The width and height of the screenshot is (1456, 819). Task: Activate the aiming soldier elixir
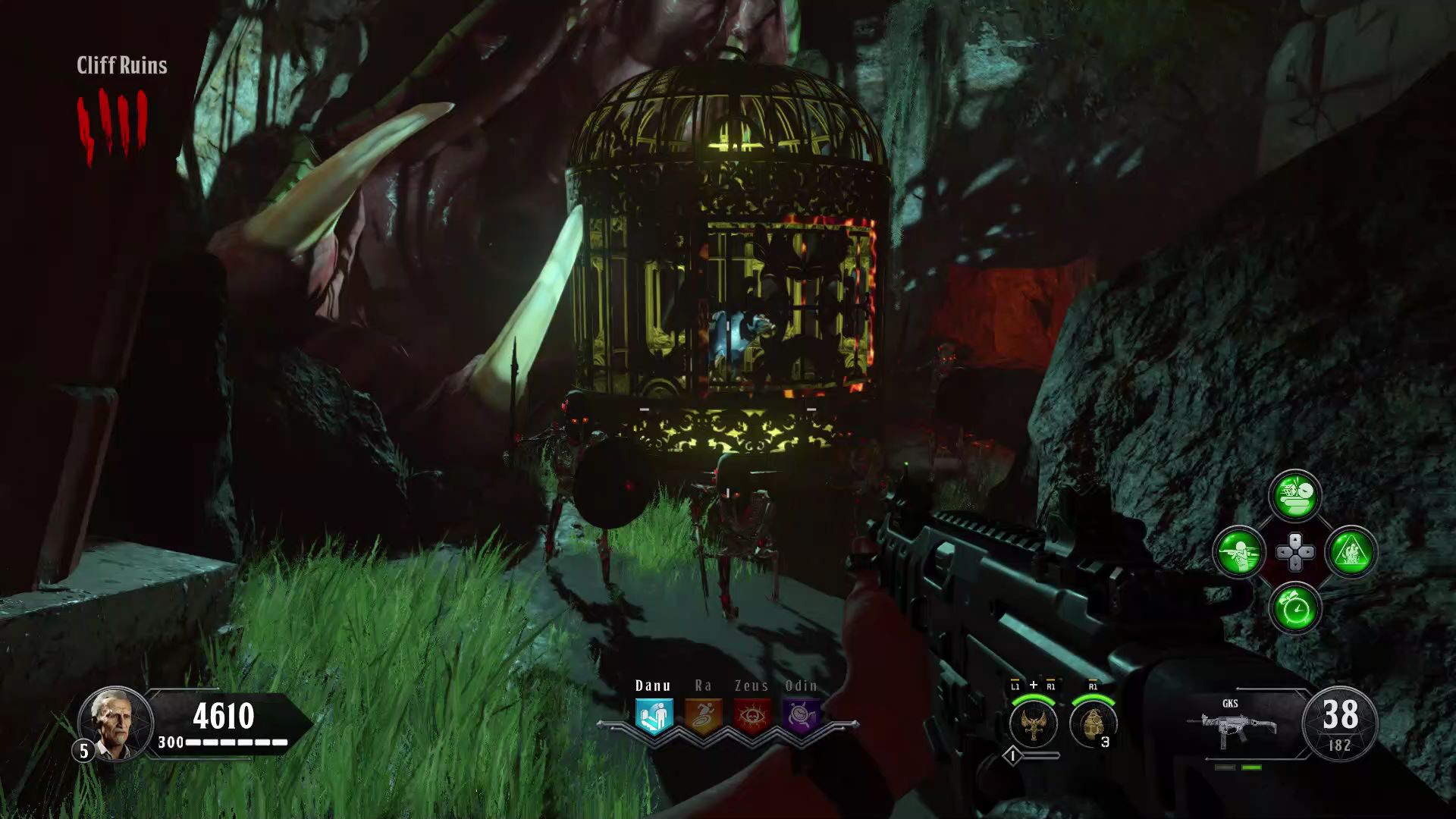click(x=1238, y=552)
